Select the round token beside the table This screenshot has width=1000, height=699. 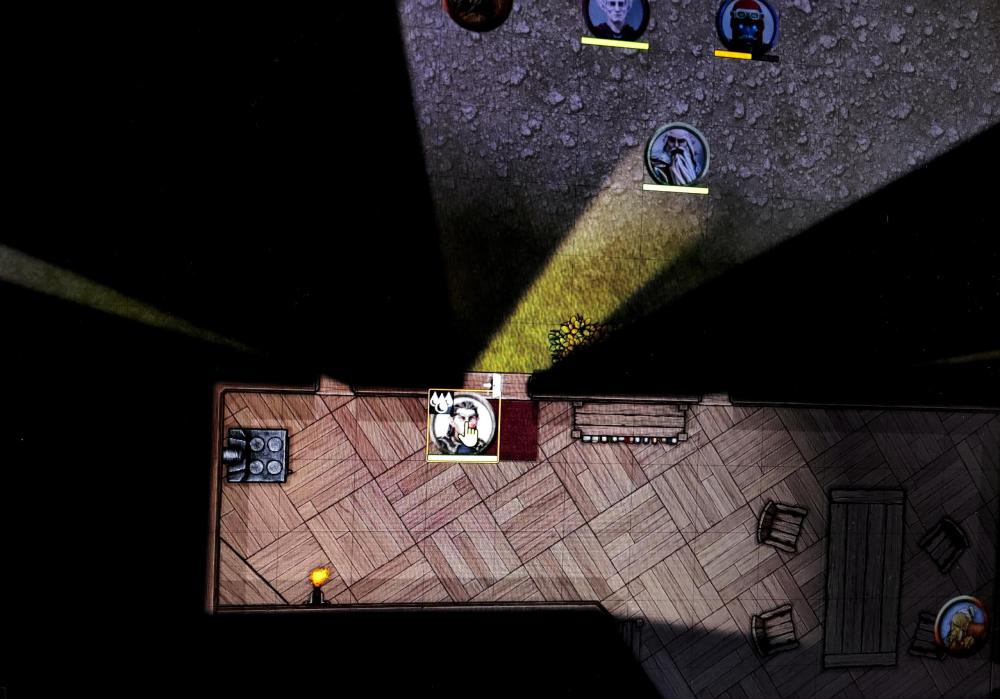point(961,625)
